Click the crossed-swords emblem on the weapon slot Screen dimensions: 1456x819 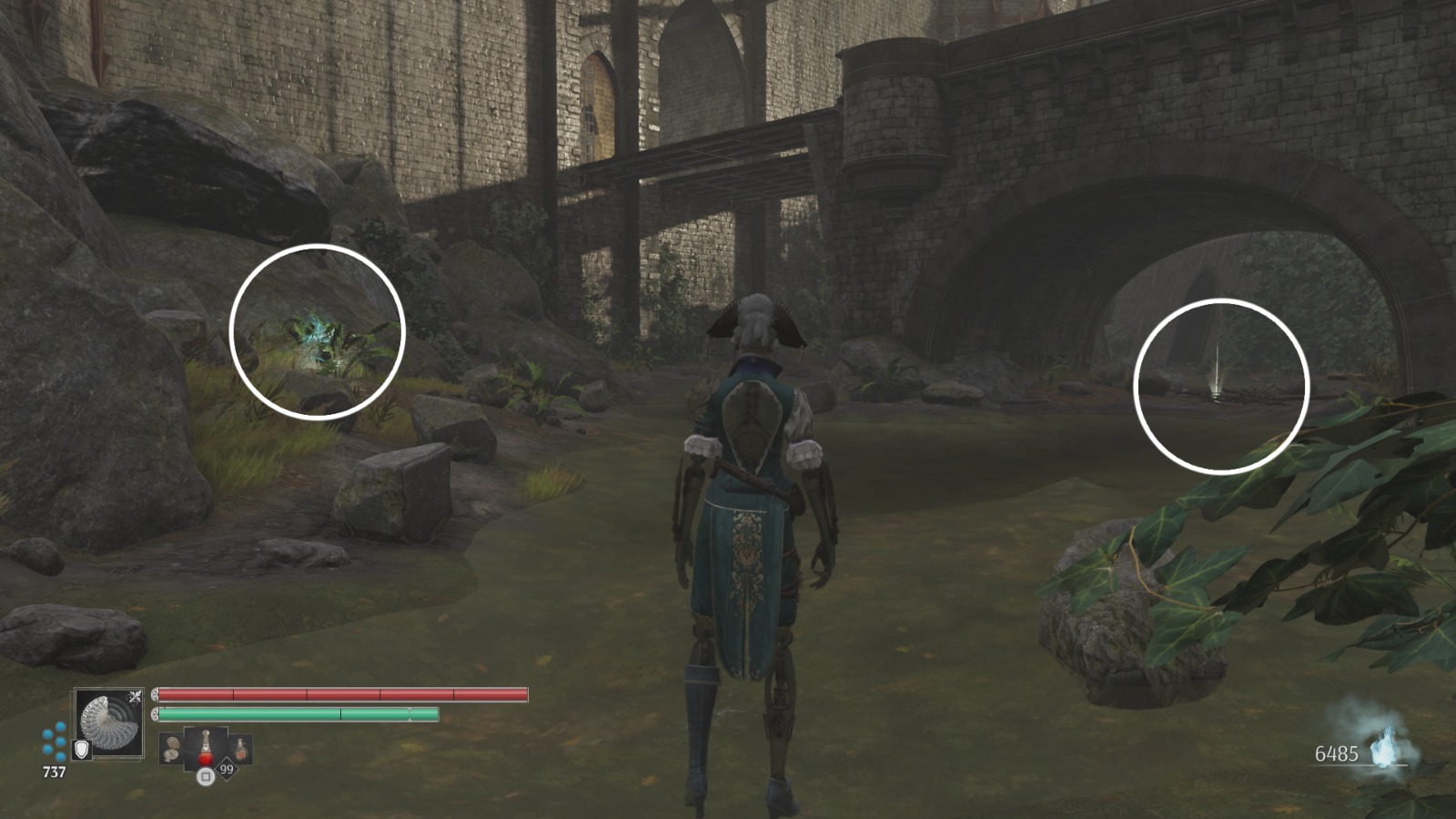pyautogui.click(x=135, y=695)
